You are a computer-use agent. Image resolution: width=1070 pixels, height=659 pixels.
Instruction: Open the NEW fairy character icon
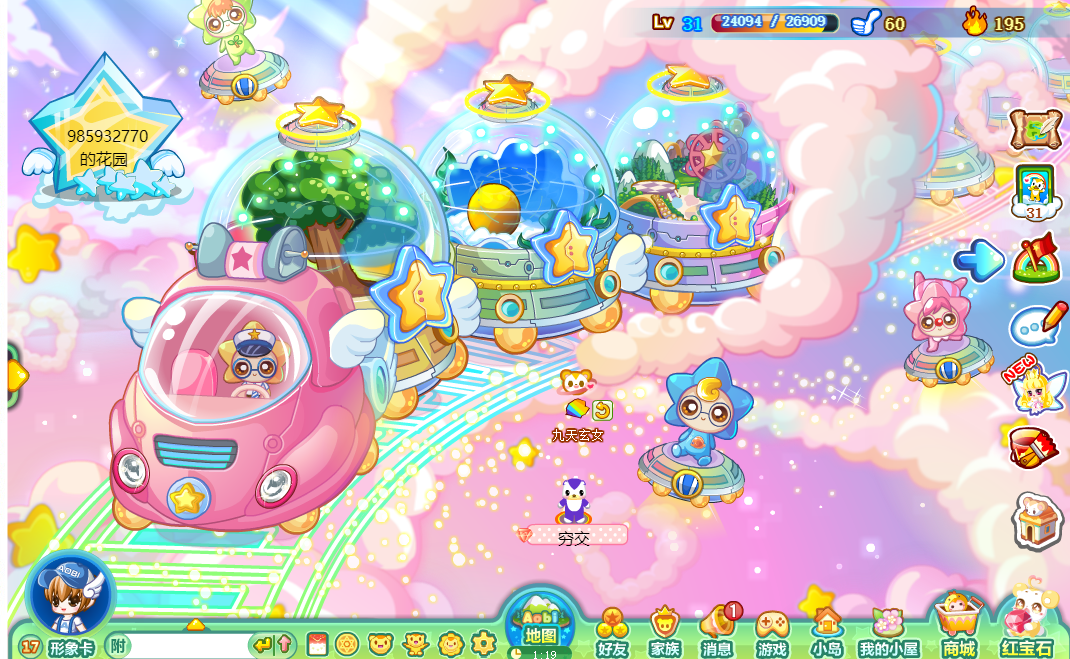tap(1034, 388)
